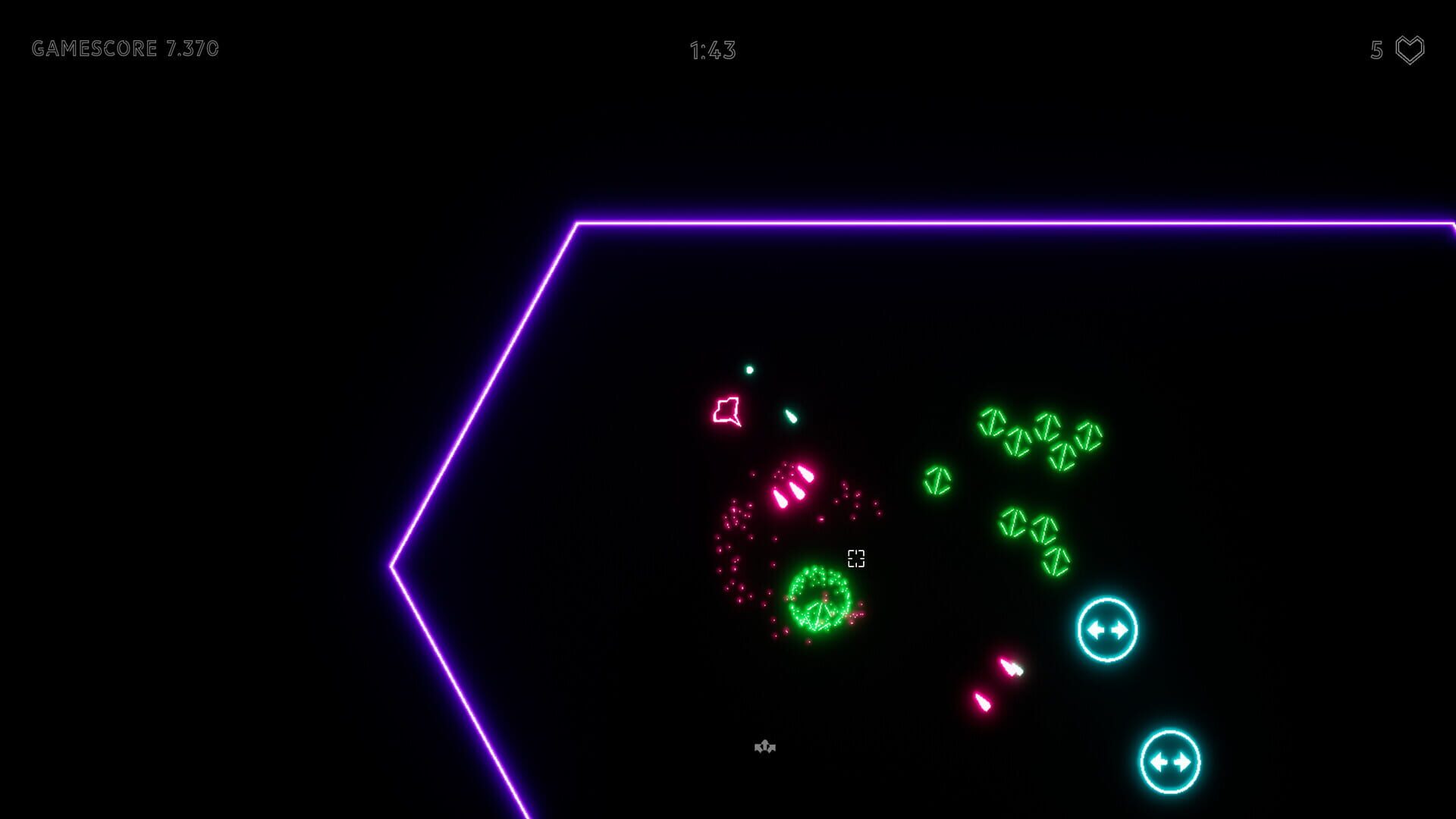Click the top purple boundary line
The height and width of the screenshot is (819, 1456).
[x=986, y=222]
